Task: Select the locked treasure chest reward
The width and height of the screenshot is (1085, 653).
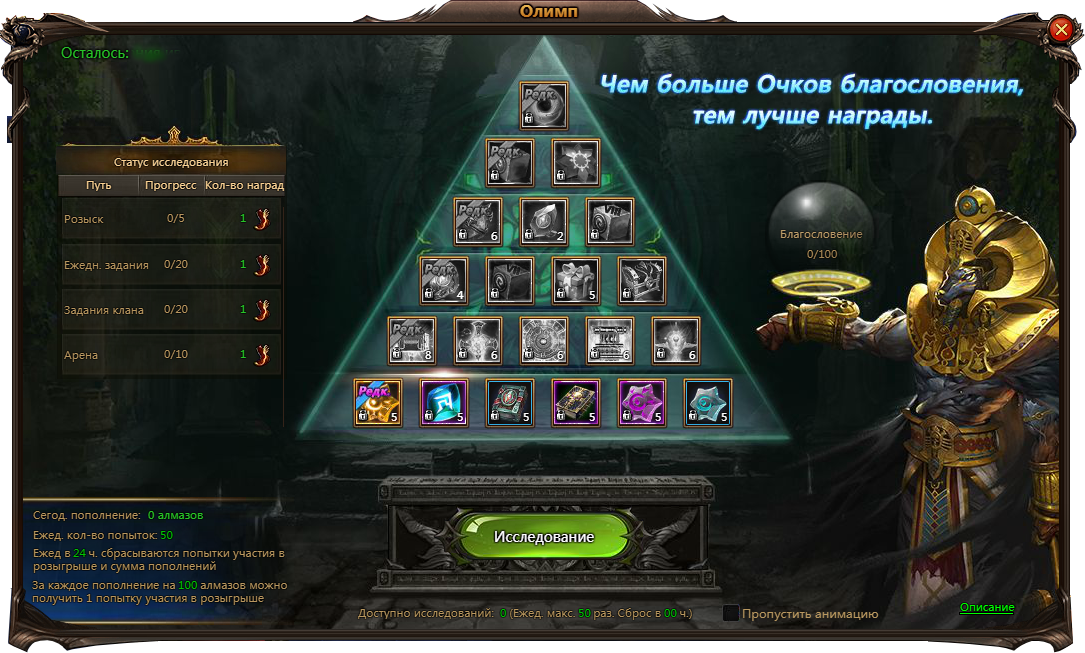Action: point(642,281)
